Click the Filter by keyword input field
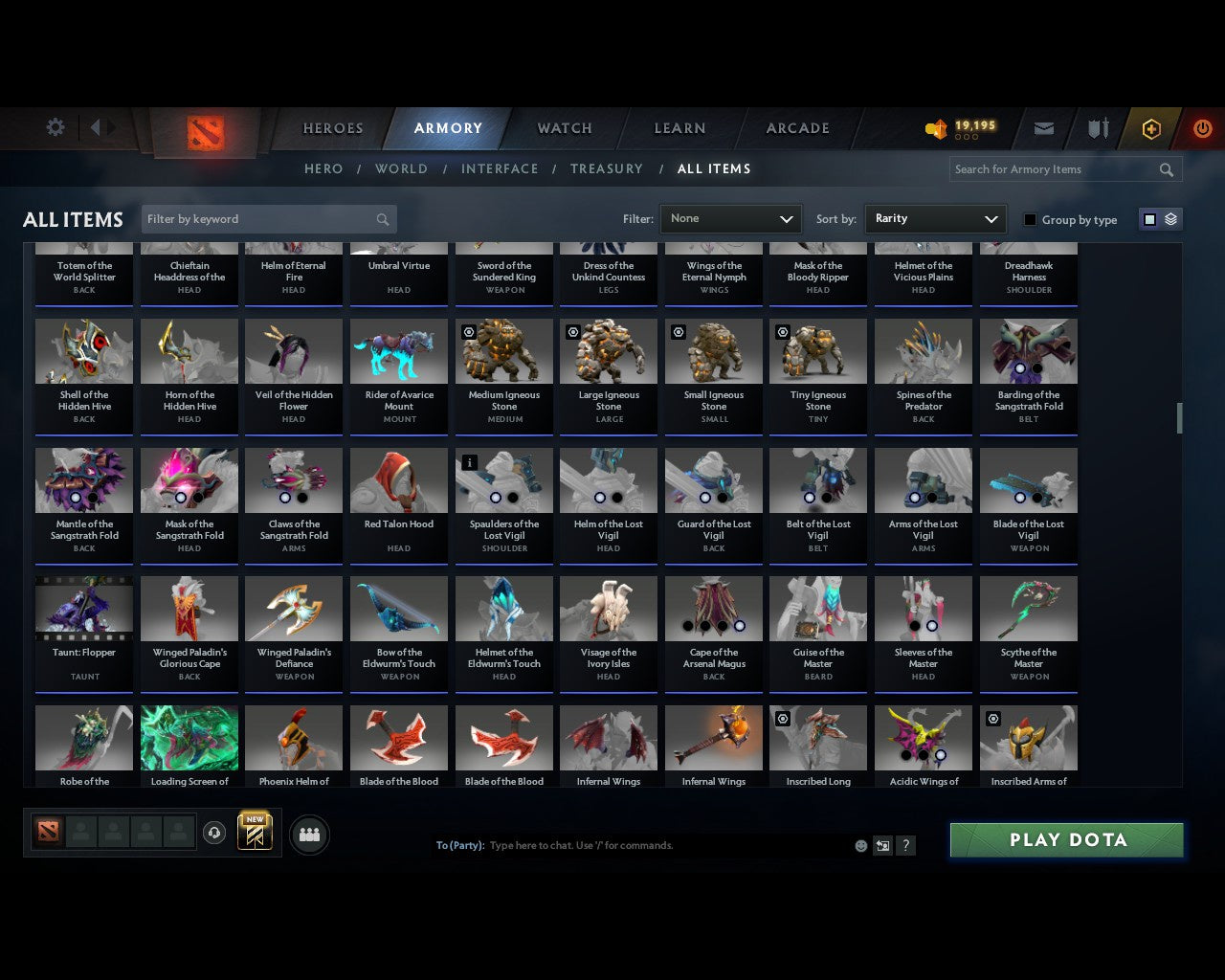This screenshot has height=980, width=1225. point(258,218)
